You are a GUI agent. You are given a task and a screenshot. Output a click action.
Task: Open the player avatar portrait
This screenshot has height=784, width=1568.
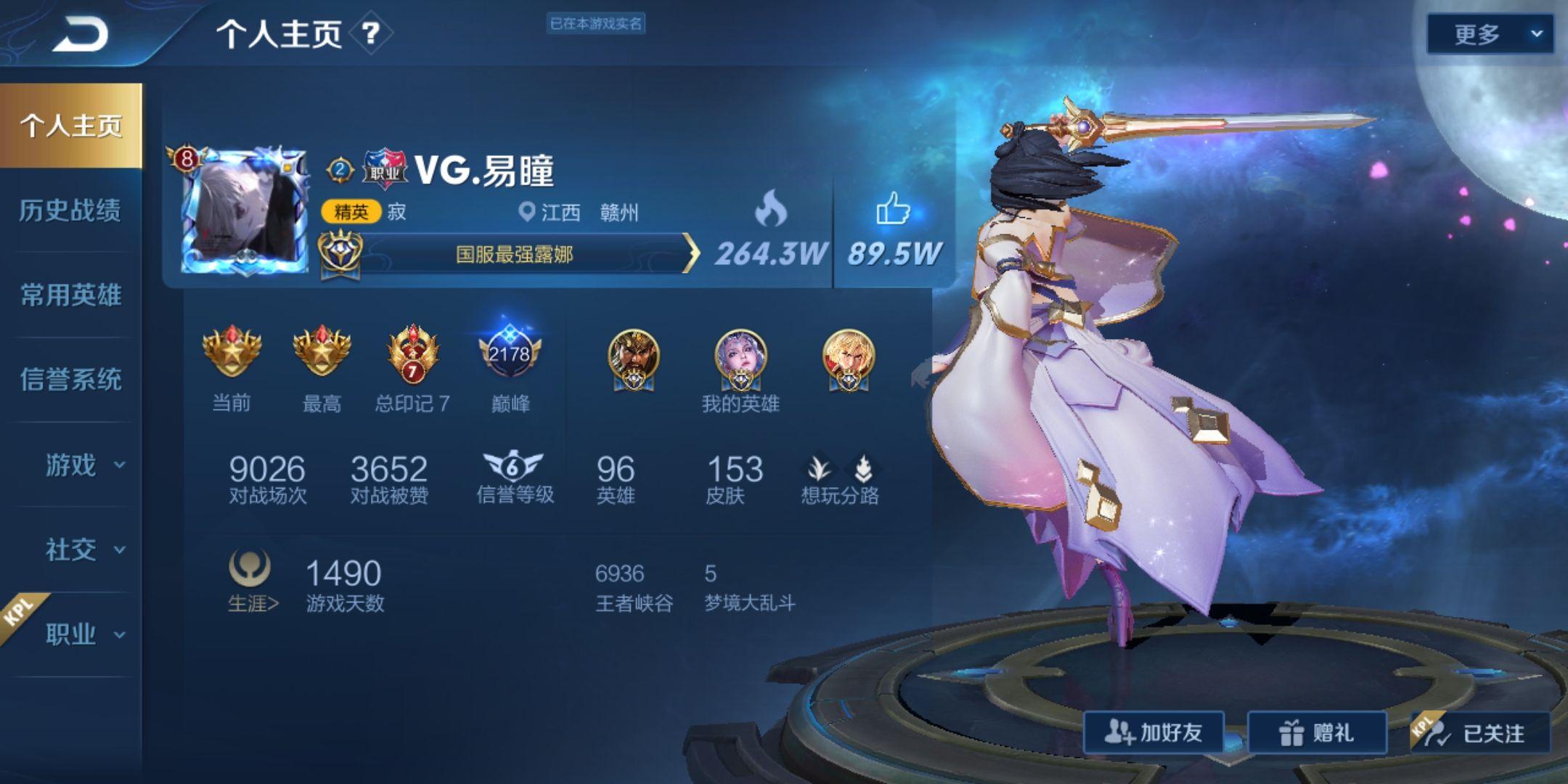coord(244,211)
